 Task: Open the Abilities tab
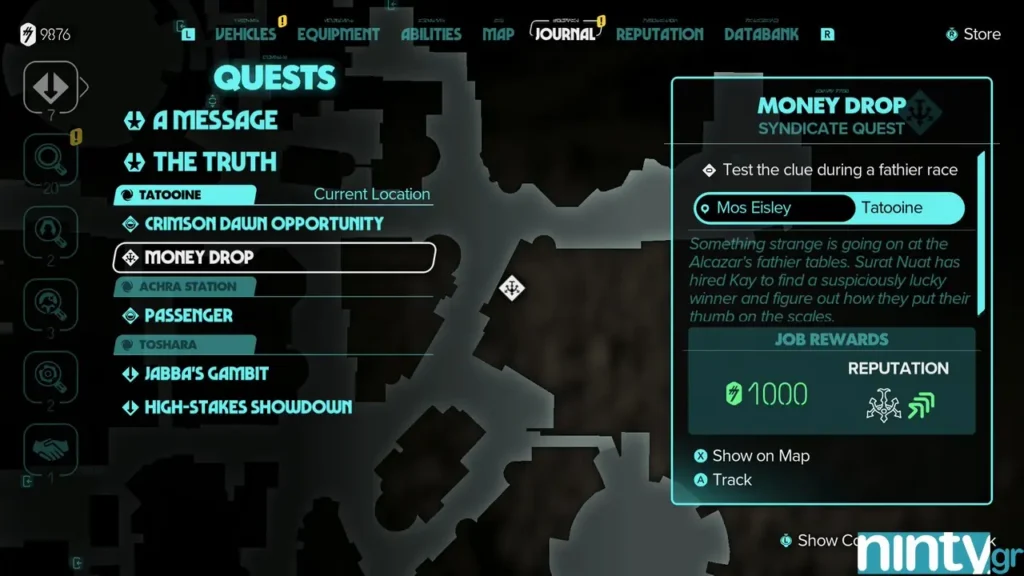431,34
